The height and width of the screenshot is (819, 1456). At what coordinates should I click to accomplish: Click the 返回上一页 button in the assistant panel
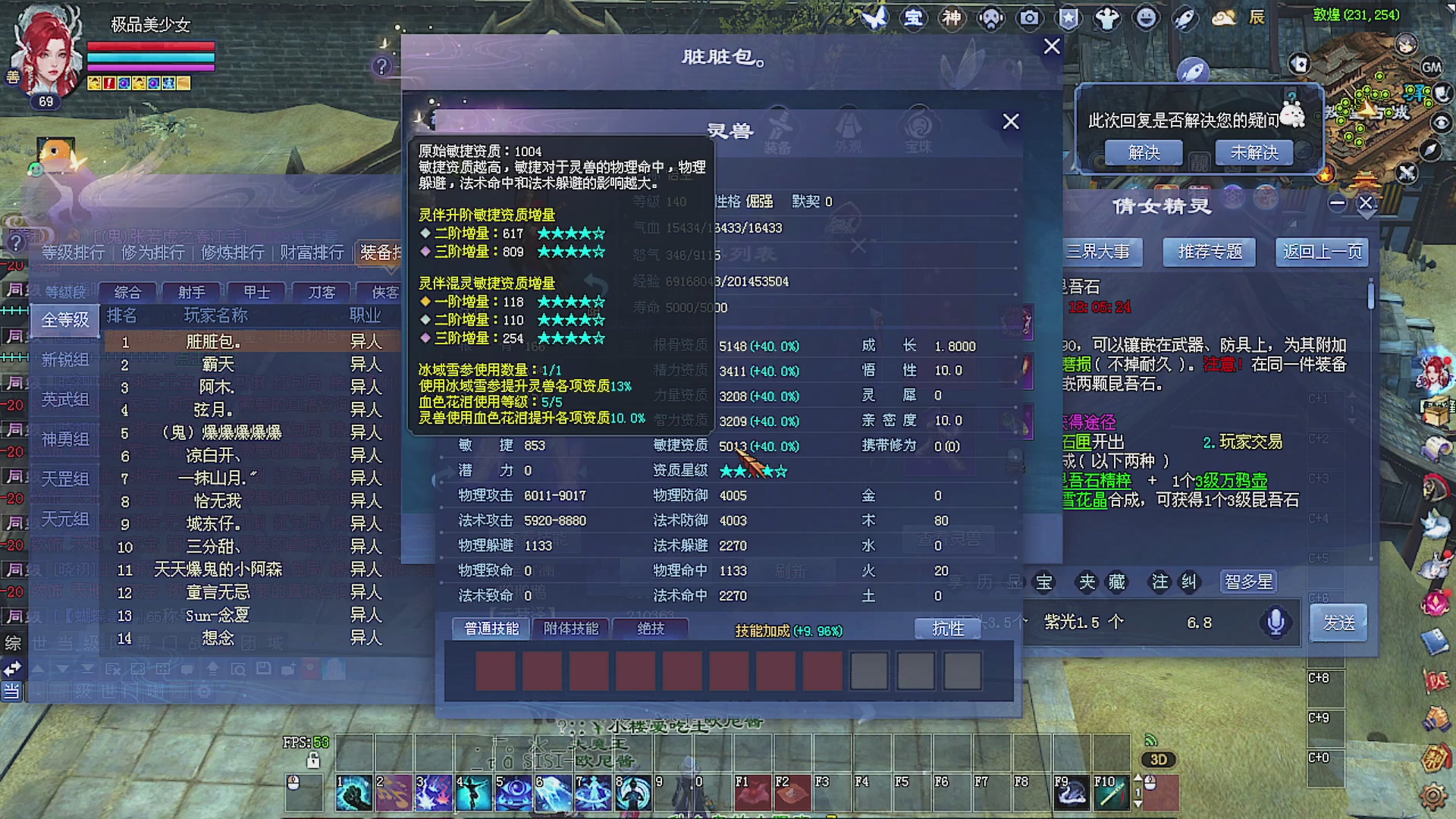click(x=1321, y=252)
